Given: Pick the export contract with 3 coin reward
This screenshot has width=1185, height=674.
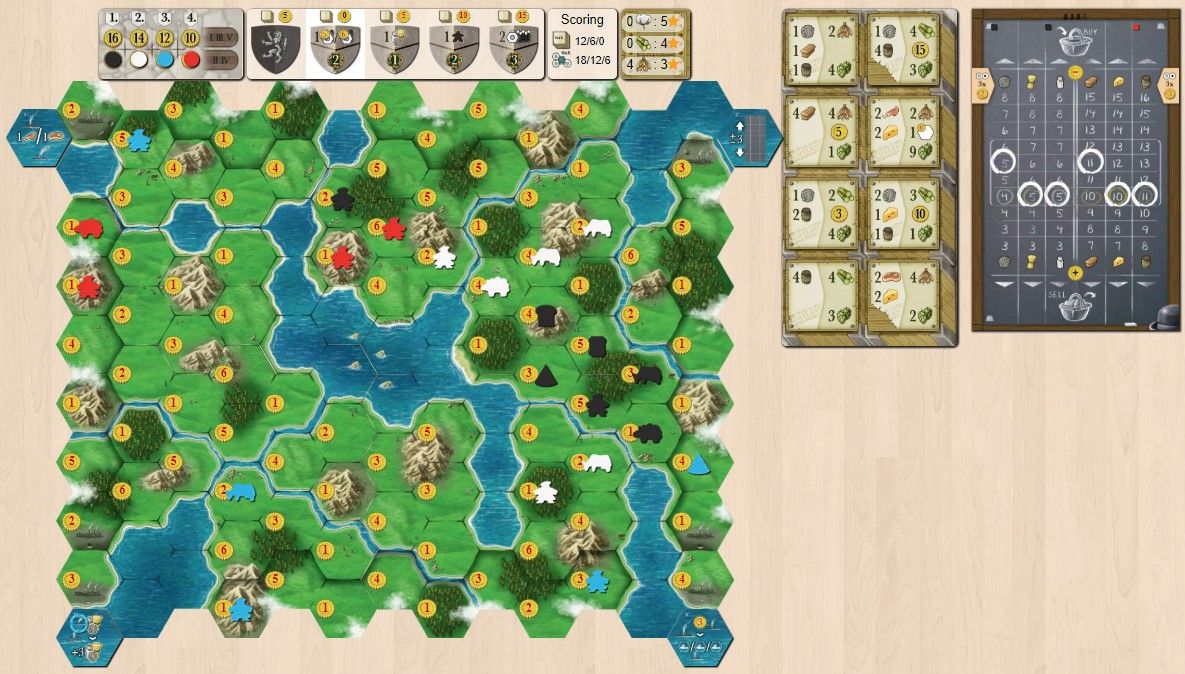Looking at the screenshot, I should [x=820, y=212].
